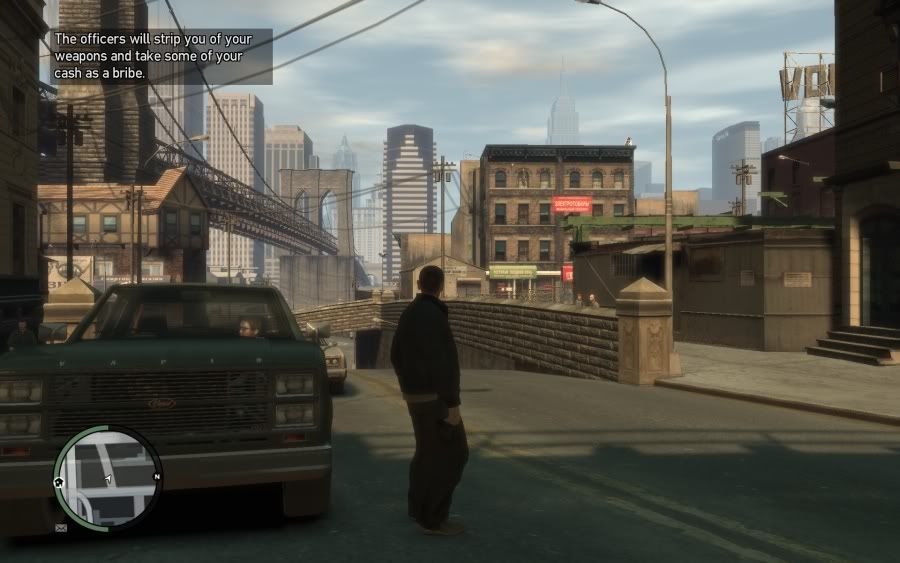This screenshot has width=900, height=563.
Task: Click the north compass marker on the minimap
Action: (157, 477)
